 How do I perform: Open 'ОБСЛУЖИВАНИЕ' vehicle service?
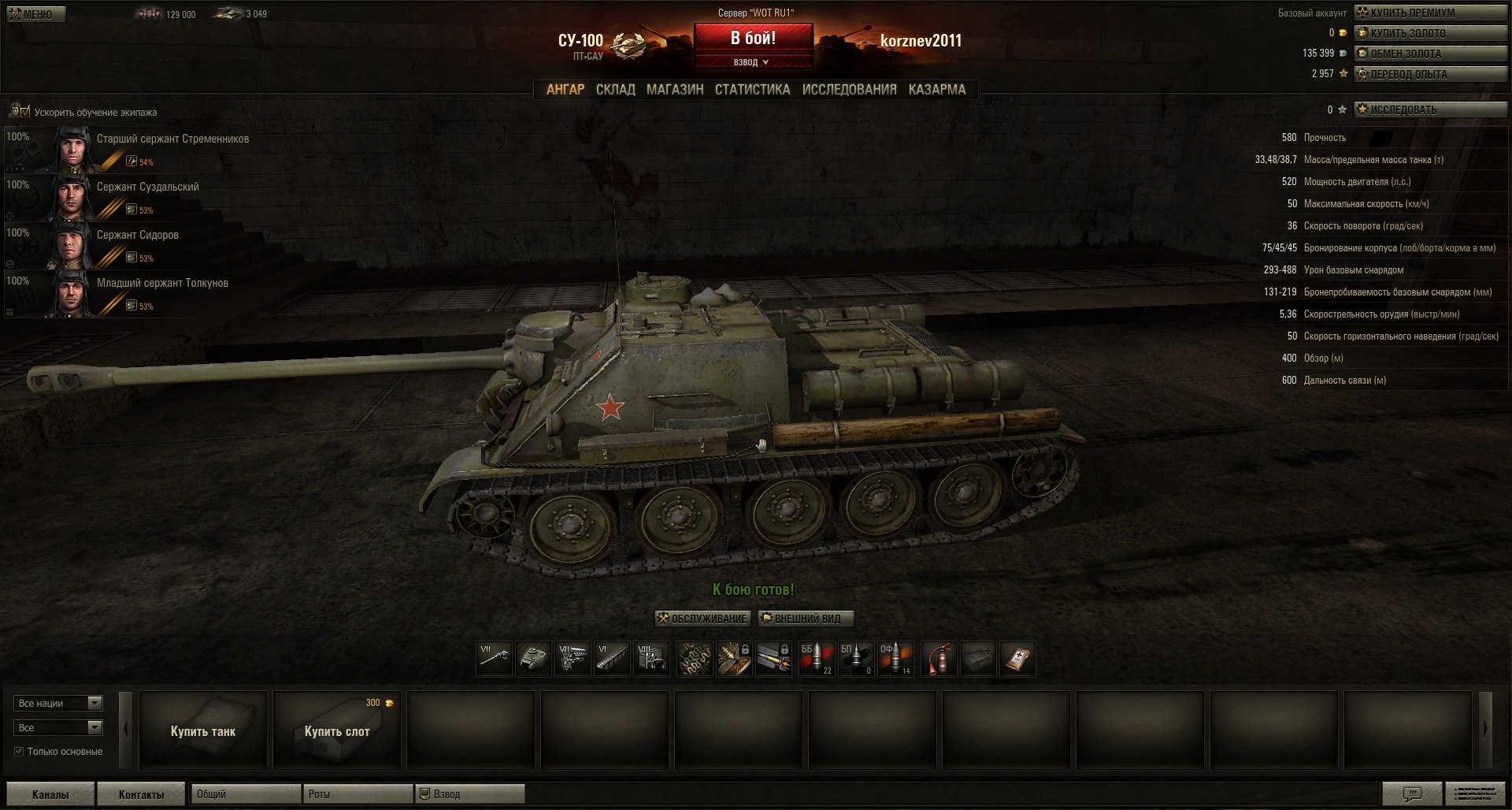pyautogui.click(x=702, y=619)
